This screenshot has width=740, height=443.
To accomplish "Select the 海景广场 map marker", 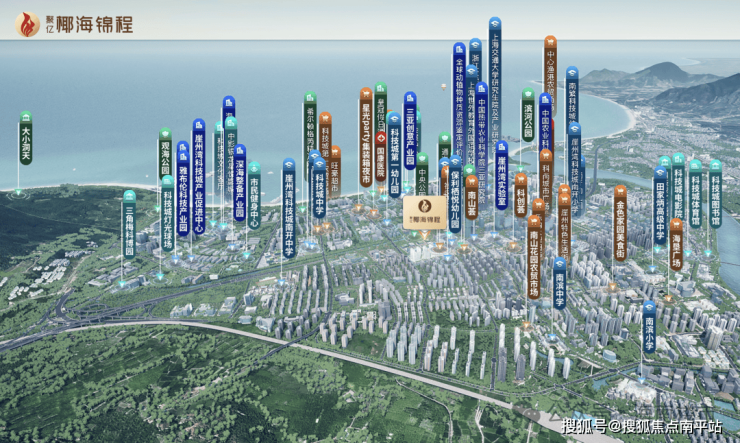I will point(677,242).
